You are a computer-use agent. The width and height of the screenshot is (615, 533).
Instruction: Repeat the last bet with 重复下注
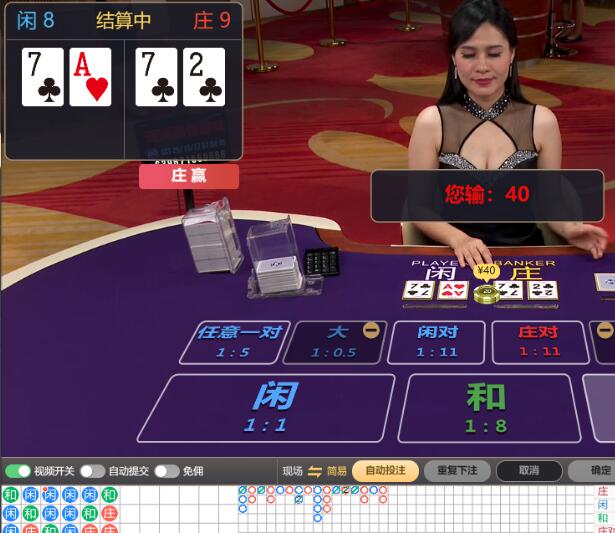pos(457,471)
